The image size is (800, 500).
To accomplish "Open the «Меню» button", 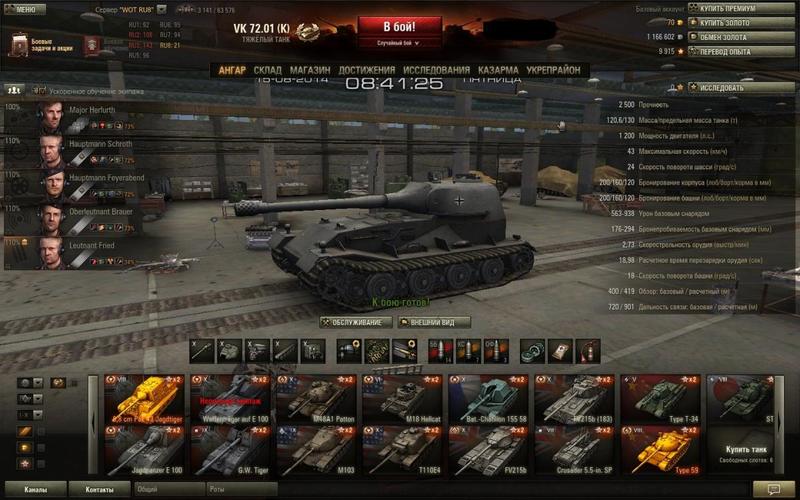I will point(24,9).
